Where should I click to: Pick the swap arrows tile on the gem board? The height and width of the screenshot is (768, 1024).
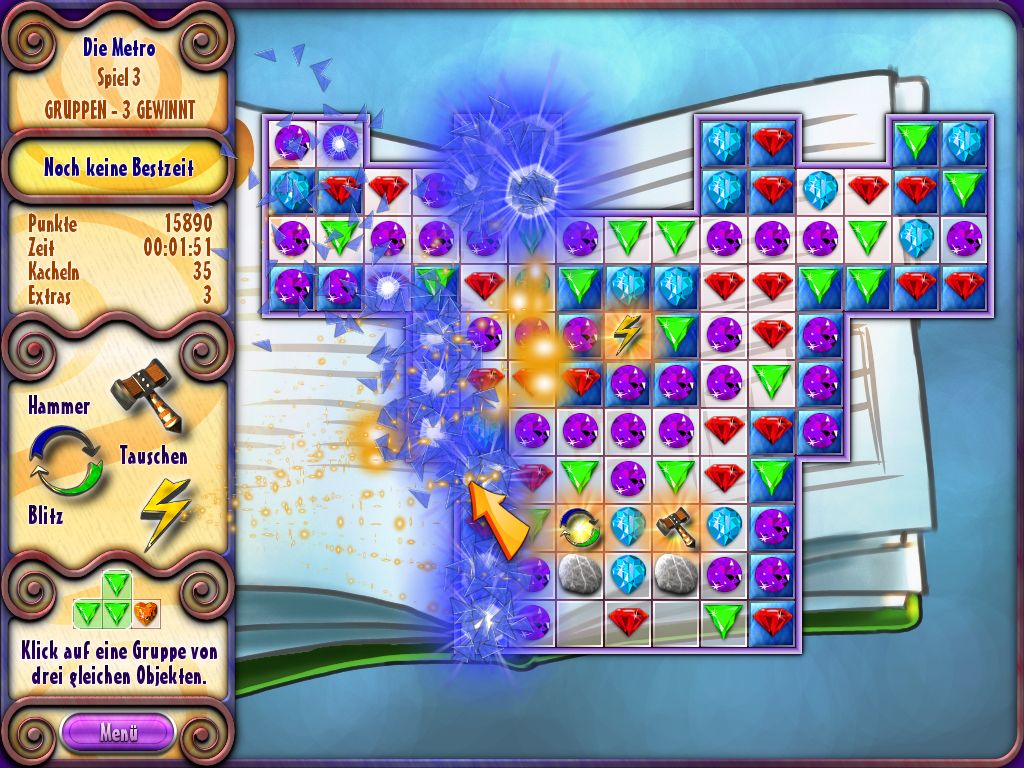[579, 527]
